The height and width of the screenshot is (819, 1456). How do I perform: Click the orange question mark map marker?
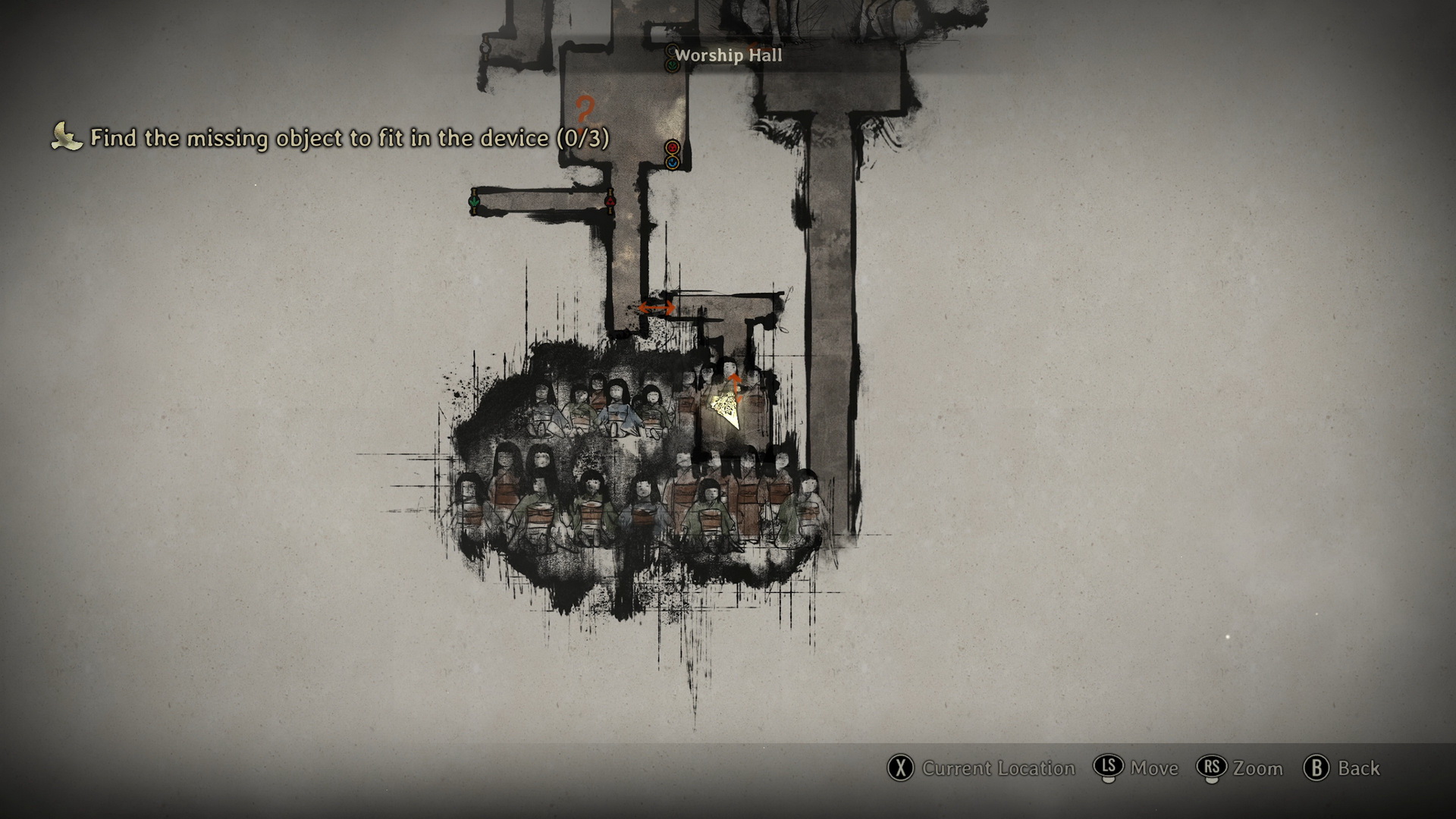click(x=584, y=109)
